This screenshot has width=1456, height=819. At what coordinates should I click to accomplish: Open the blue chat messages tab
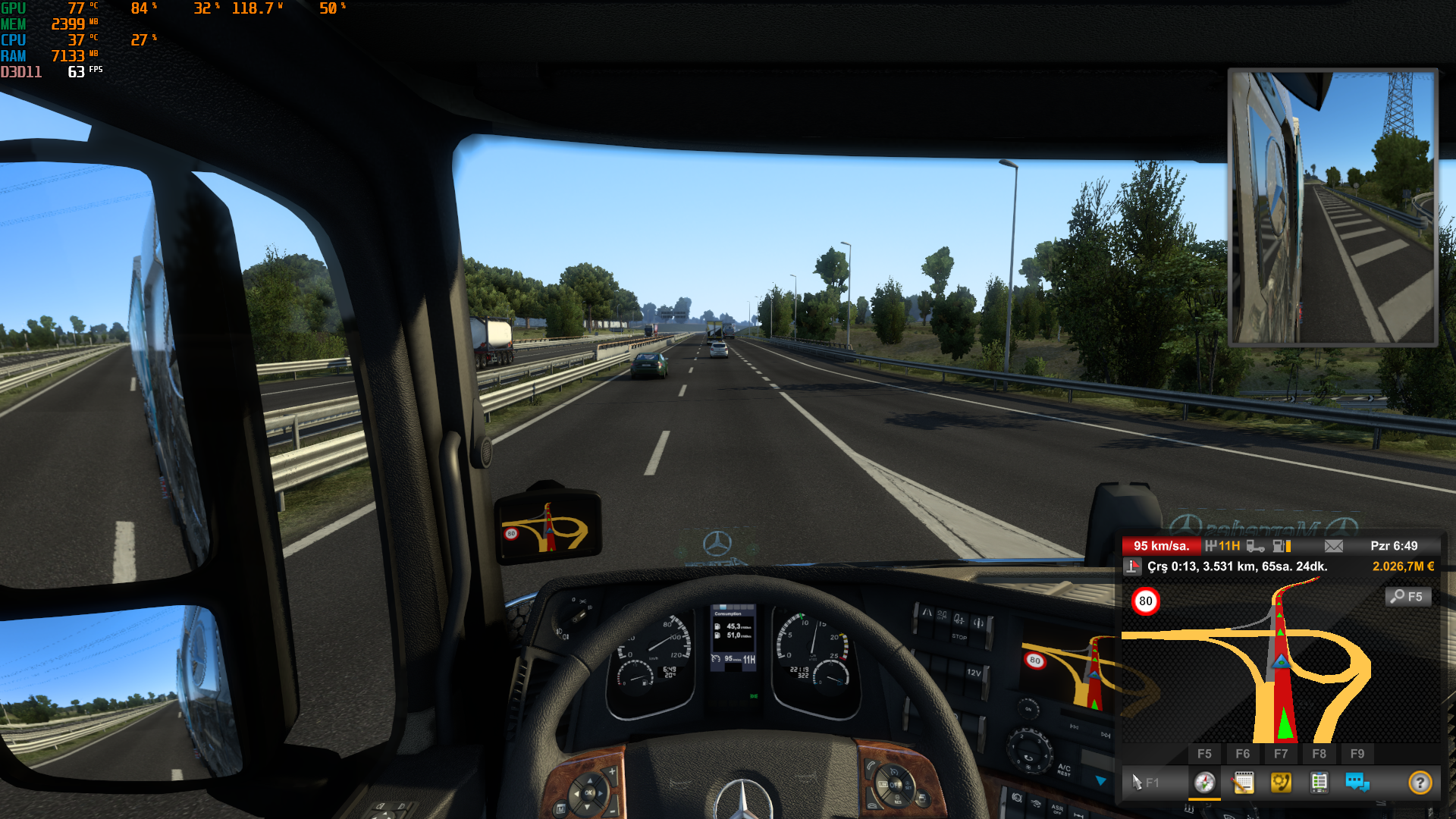point(1357,782)
